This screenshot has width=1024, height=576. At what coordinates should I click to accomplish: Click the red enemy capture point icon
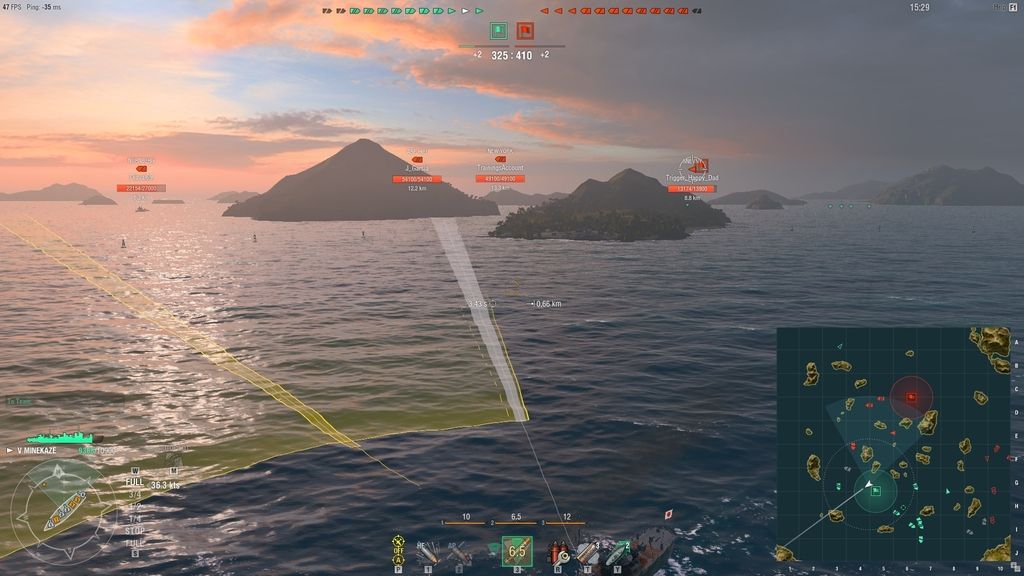(525, 31)
